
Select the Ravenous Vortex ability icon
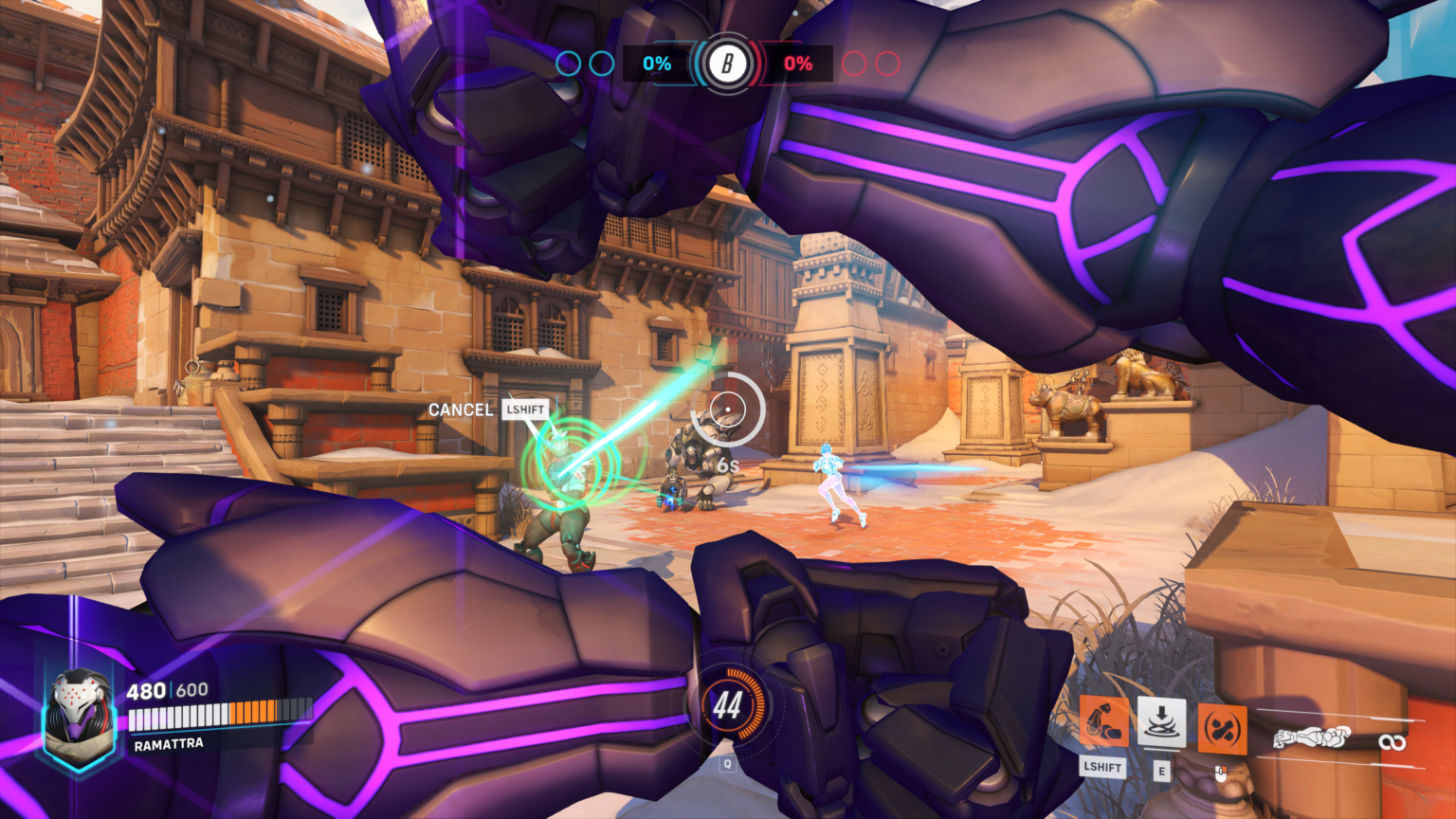(x=1103, y=724)
